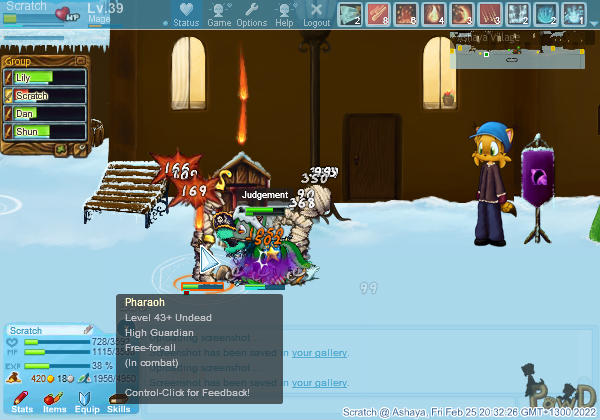This screenshot has height=420, width=600.
Task: Open the Skills book
Action: coord(118,402)
